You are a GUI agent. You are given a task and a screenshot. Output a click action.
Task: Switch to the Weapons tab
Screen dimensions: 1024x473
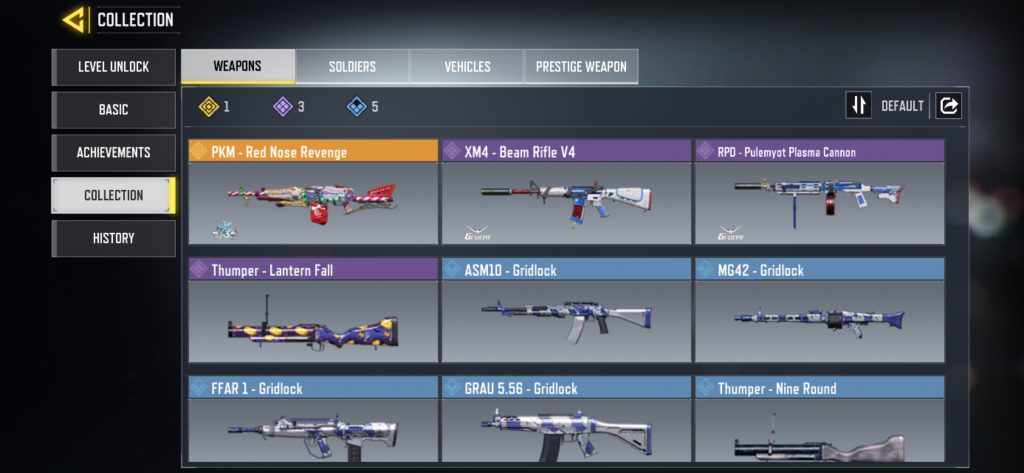click(x=238, y=67)
